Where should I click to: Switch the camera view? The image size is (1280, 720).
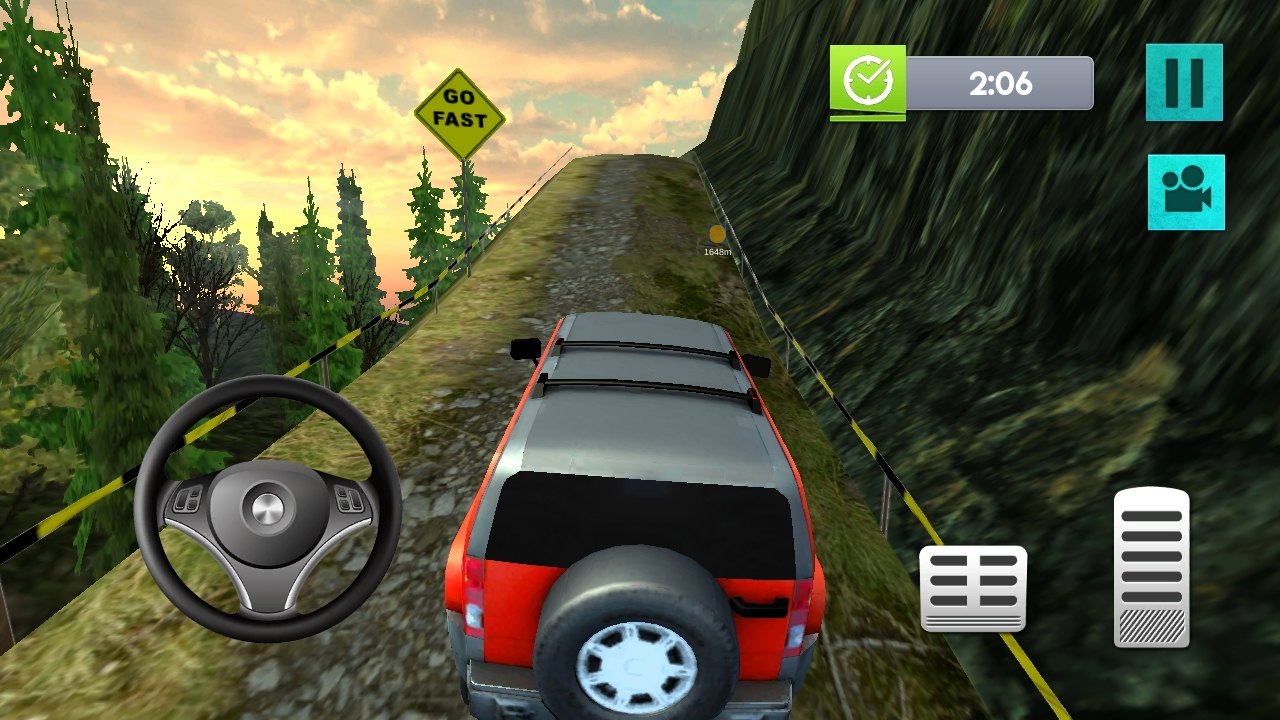point(1186,192)
